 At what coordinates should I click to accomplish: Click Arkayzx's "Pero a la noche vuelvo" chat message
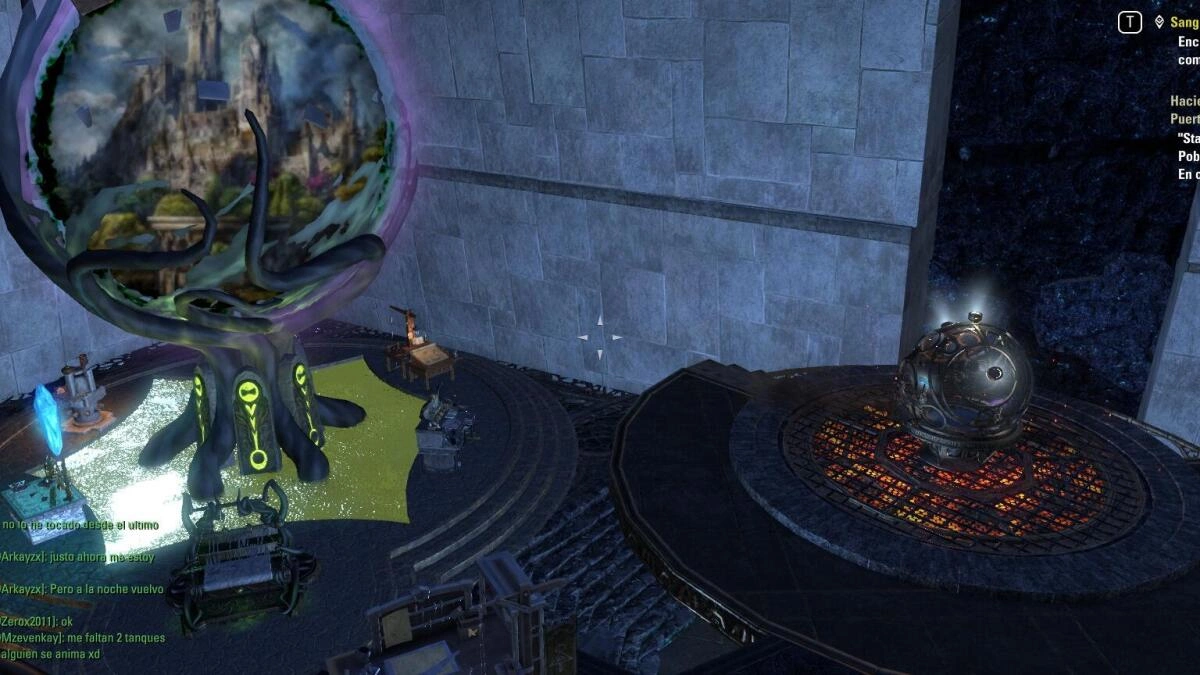pos(82,589)
